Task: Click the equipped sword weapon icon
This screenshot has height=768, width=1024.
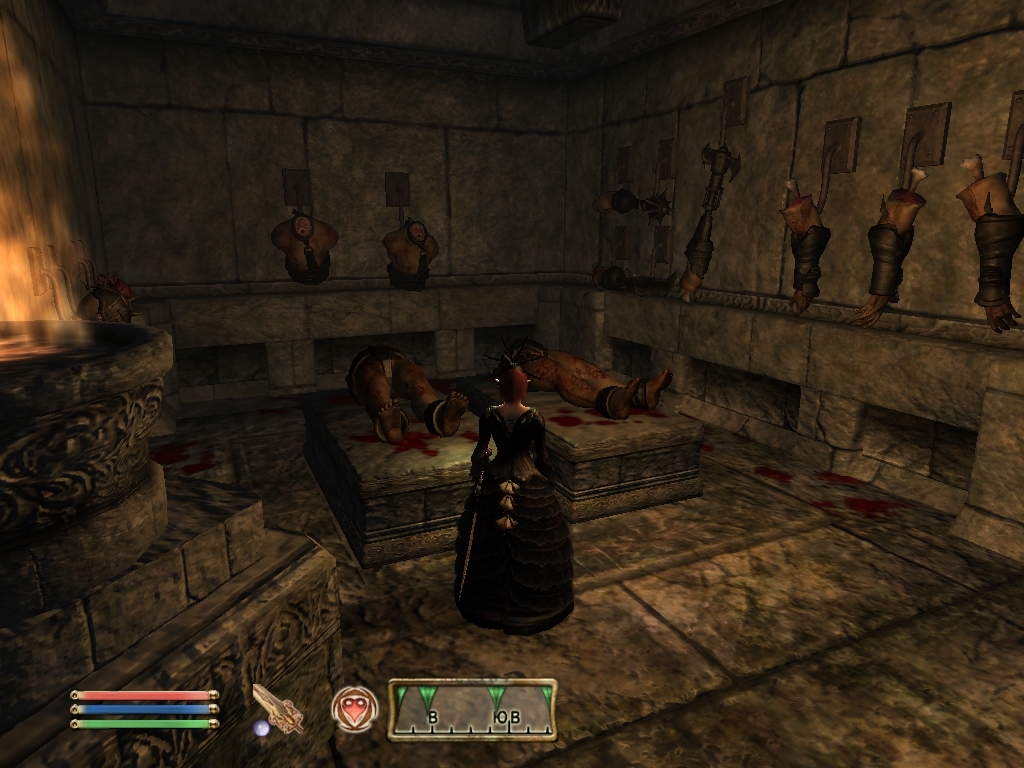Action: (x=278, y=709)
